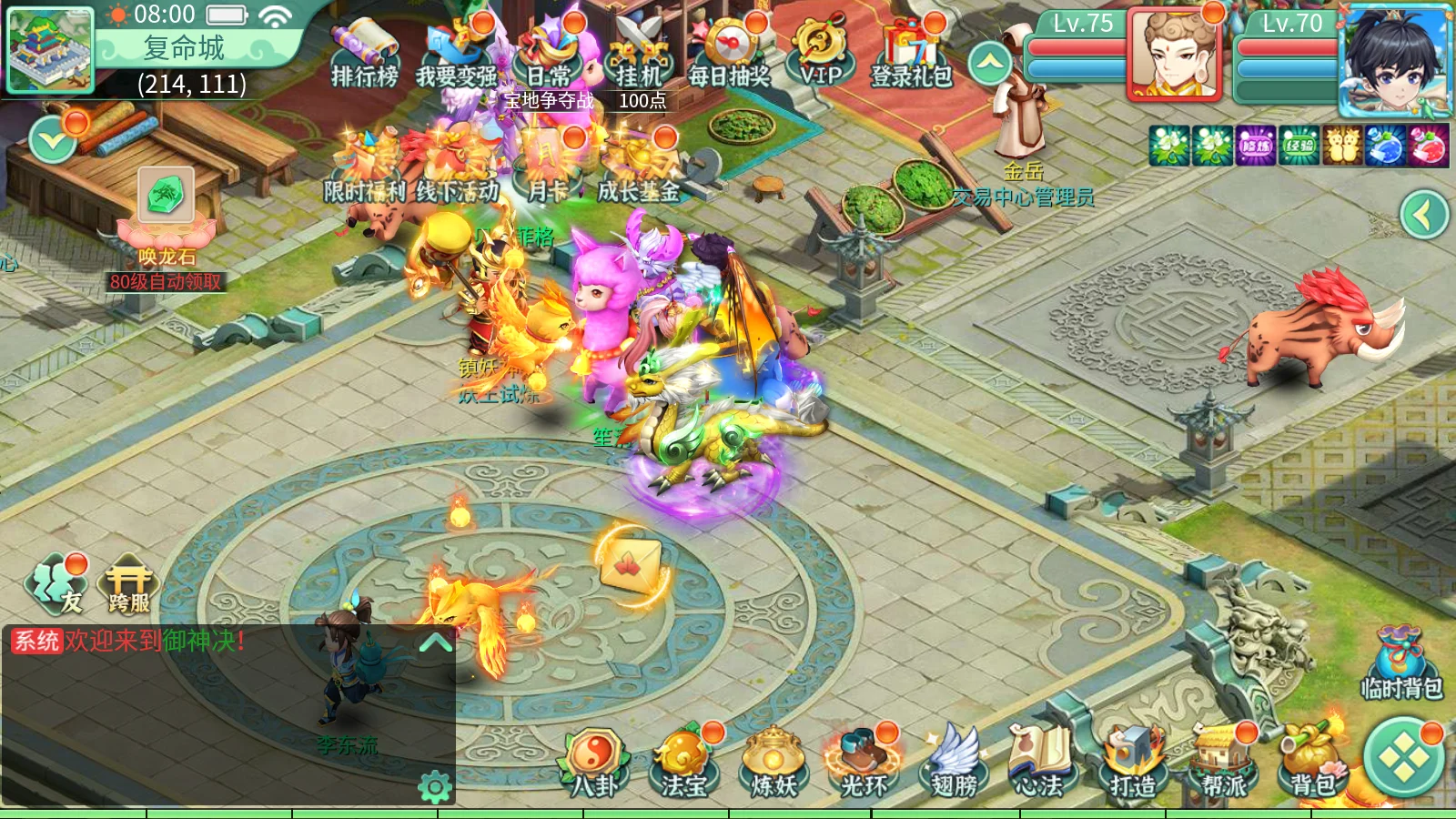
Task: Open the VIP panel
Action: pyautogui.click(x=821, y=53)
